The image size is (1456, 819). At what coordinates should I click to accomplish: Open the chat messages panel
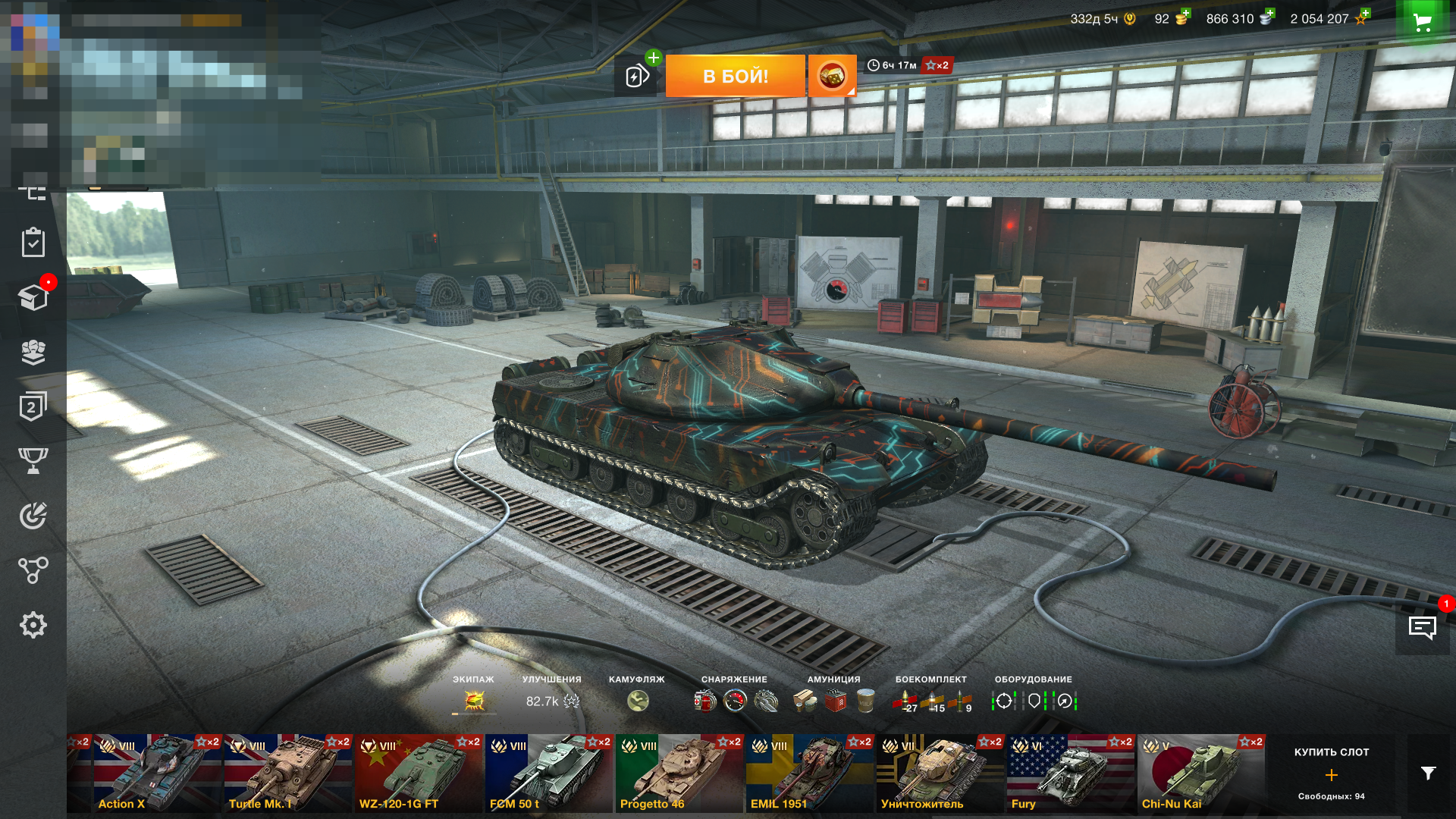[x=1422, y=627]
